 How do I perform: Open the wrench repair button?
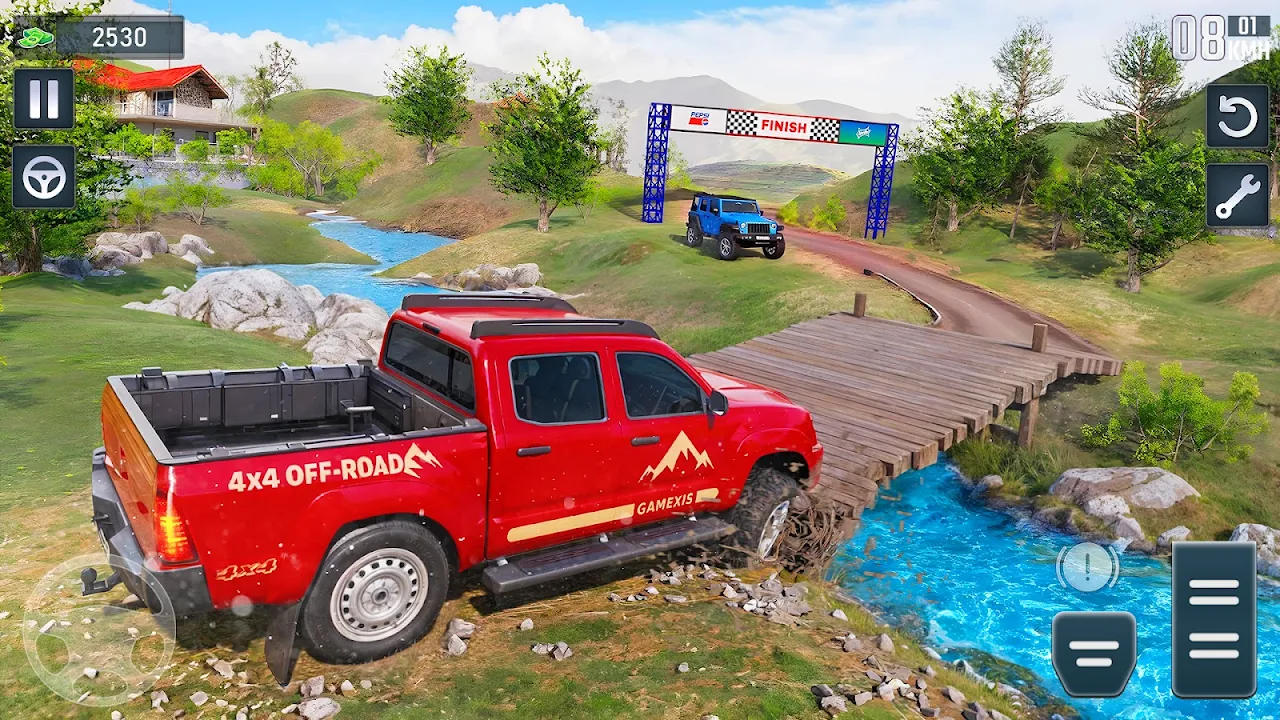[1237, 195]
